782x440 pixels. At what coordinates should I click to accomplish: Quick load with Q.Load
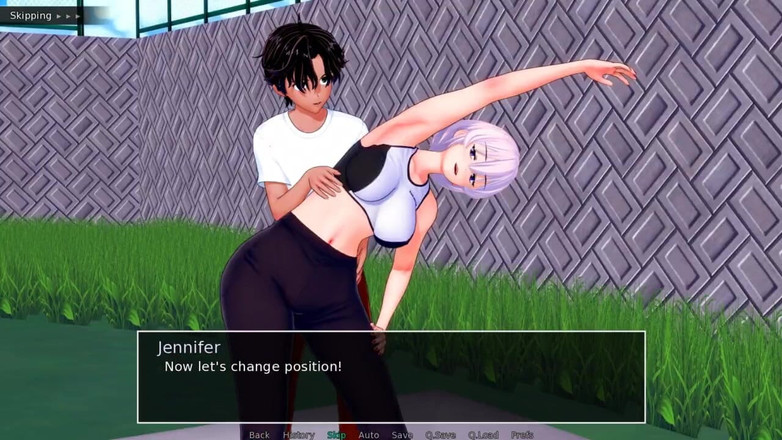[483, 435]
